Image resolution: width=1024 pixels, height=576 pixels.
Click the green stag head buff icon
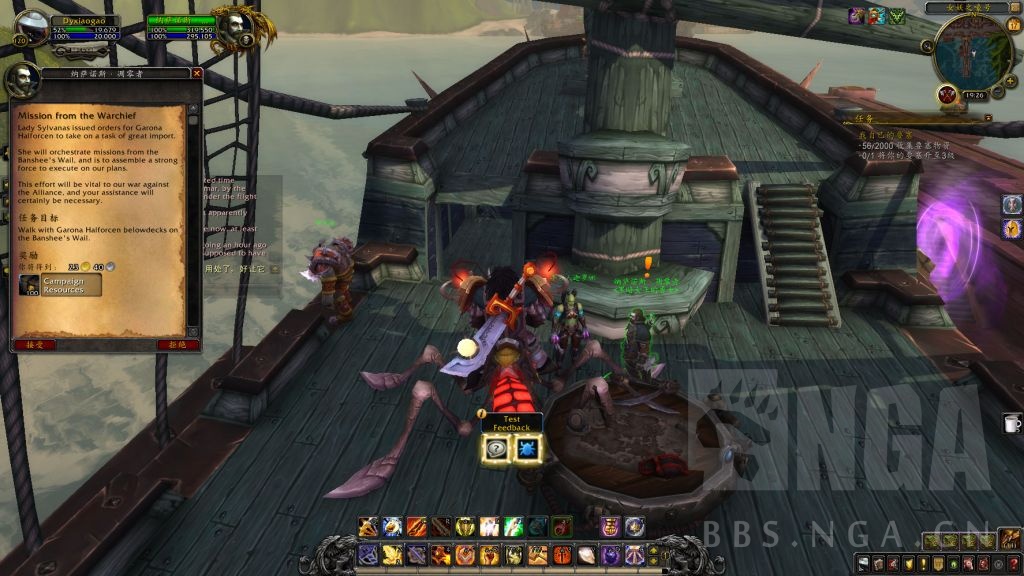tap(896, 16)
